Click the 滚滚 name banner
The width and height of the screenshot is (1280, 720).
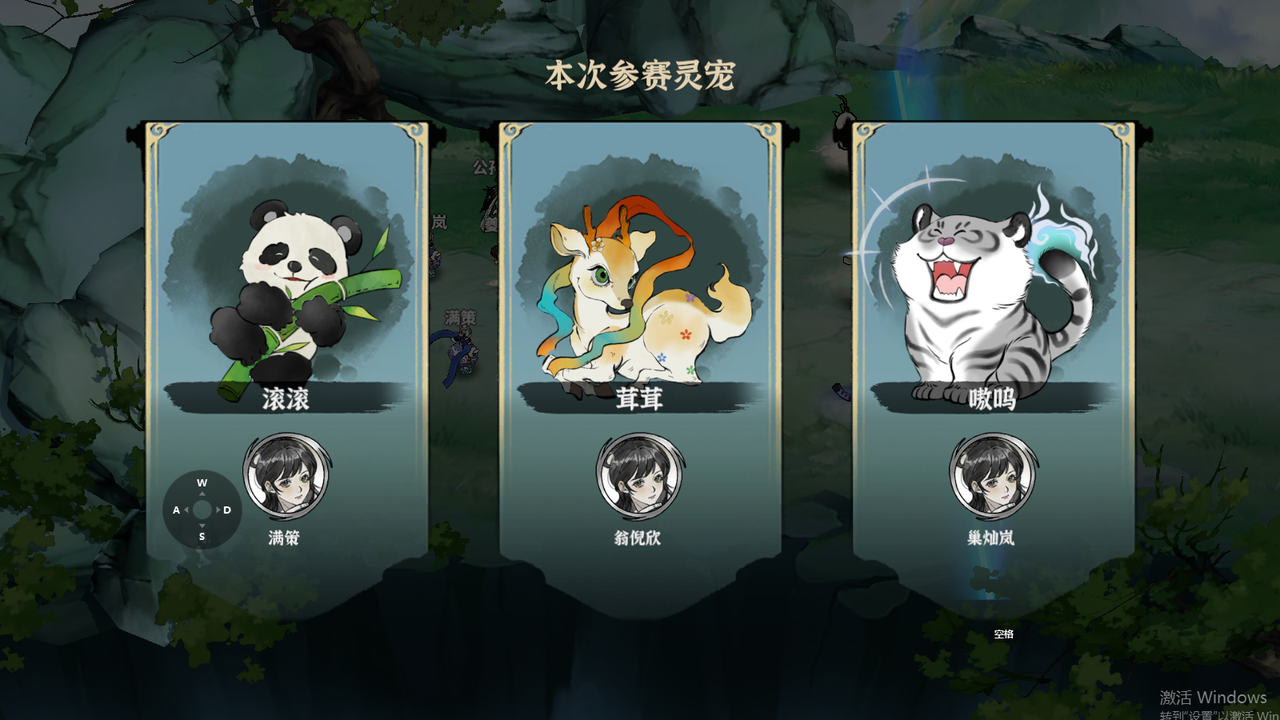[x=287, y=398]
